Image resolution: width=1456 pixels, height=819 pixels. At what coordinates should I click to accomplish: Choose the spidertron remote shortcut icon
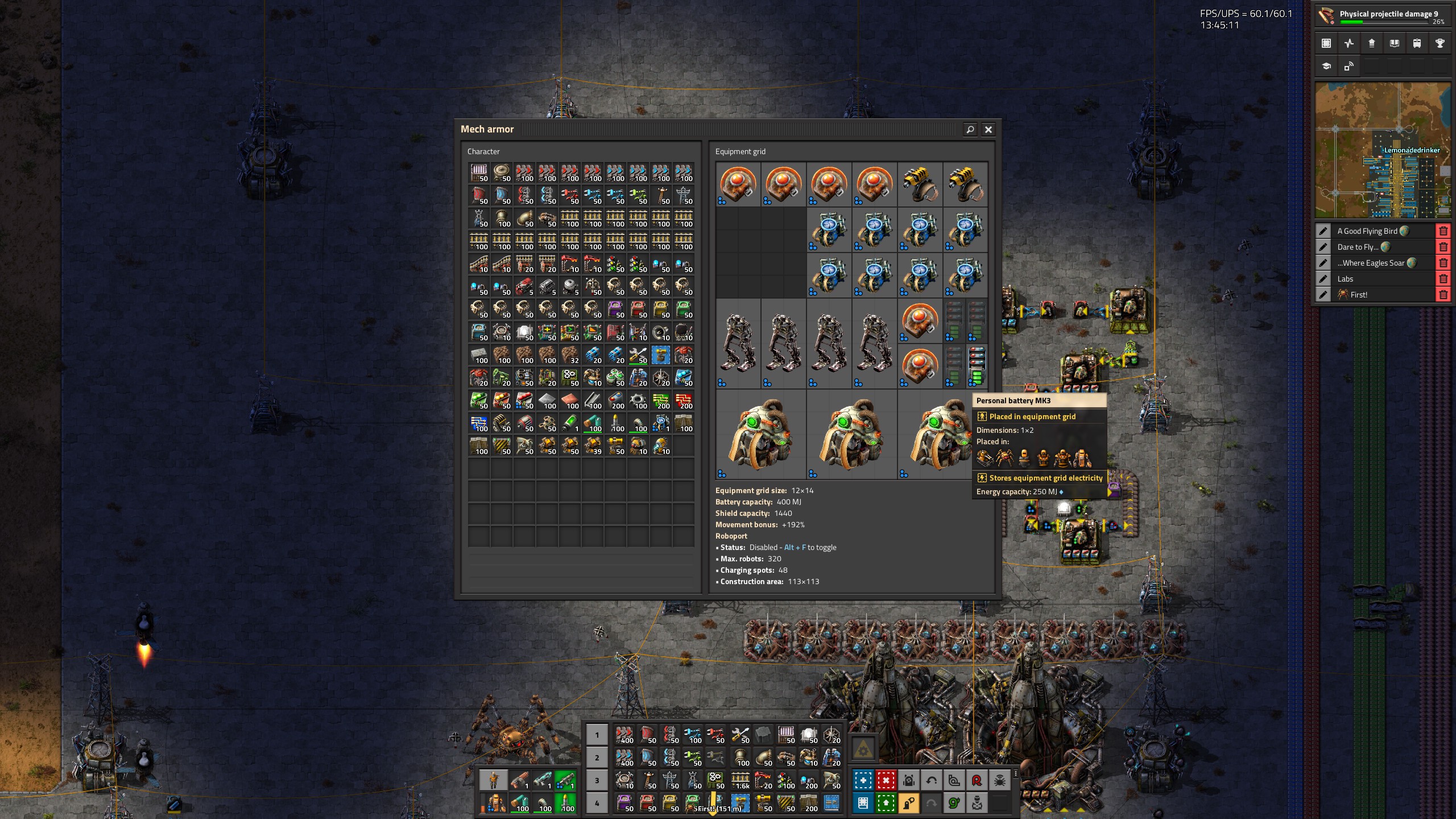coord(999,780)
